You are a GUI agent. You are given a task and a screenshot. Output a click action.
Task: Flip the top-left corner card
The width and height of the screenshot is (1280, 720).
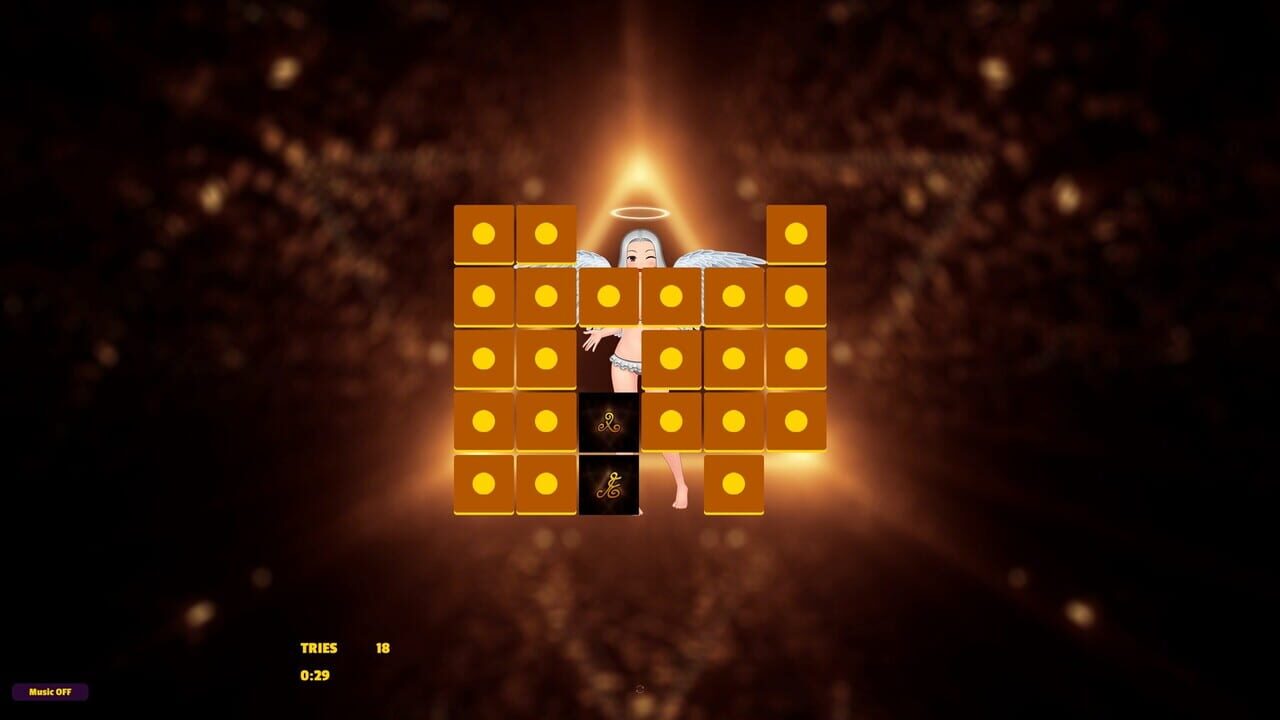point(485,235)
